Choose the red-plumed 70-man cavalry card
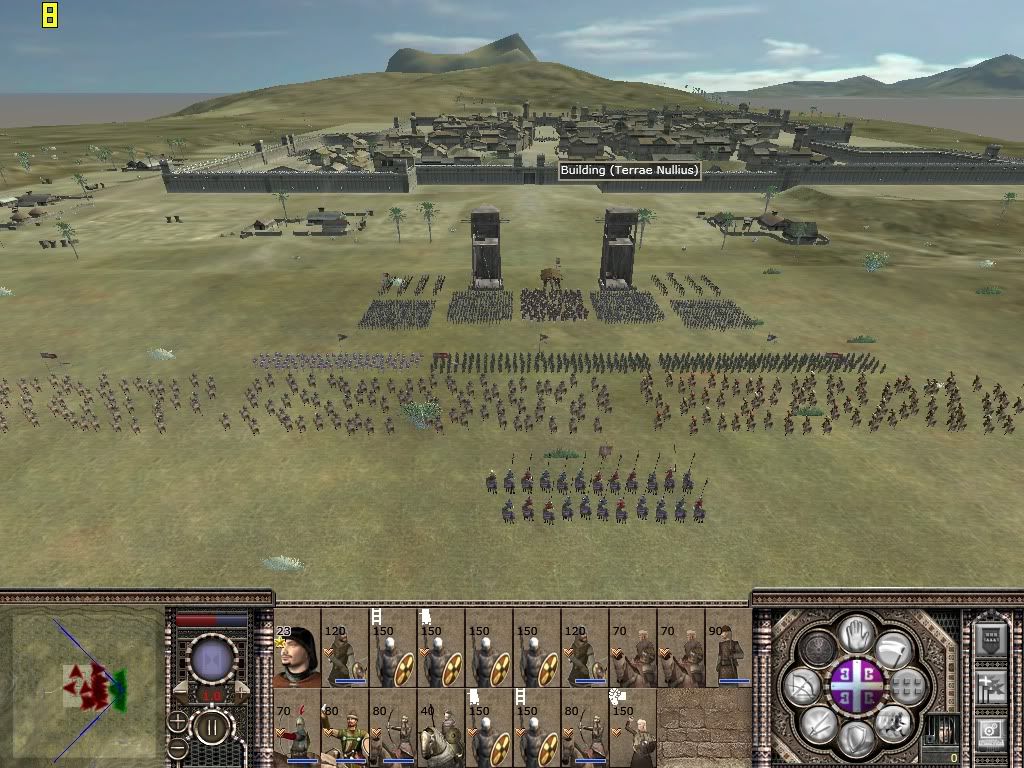The image size is (1024, 768). [x=297, y=727]
